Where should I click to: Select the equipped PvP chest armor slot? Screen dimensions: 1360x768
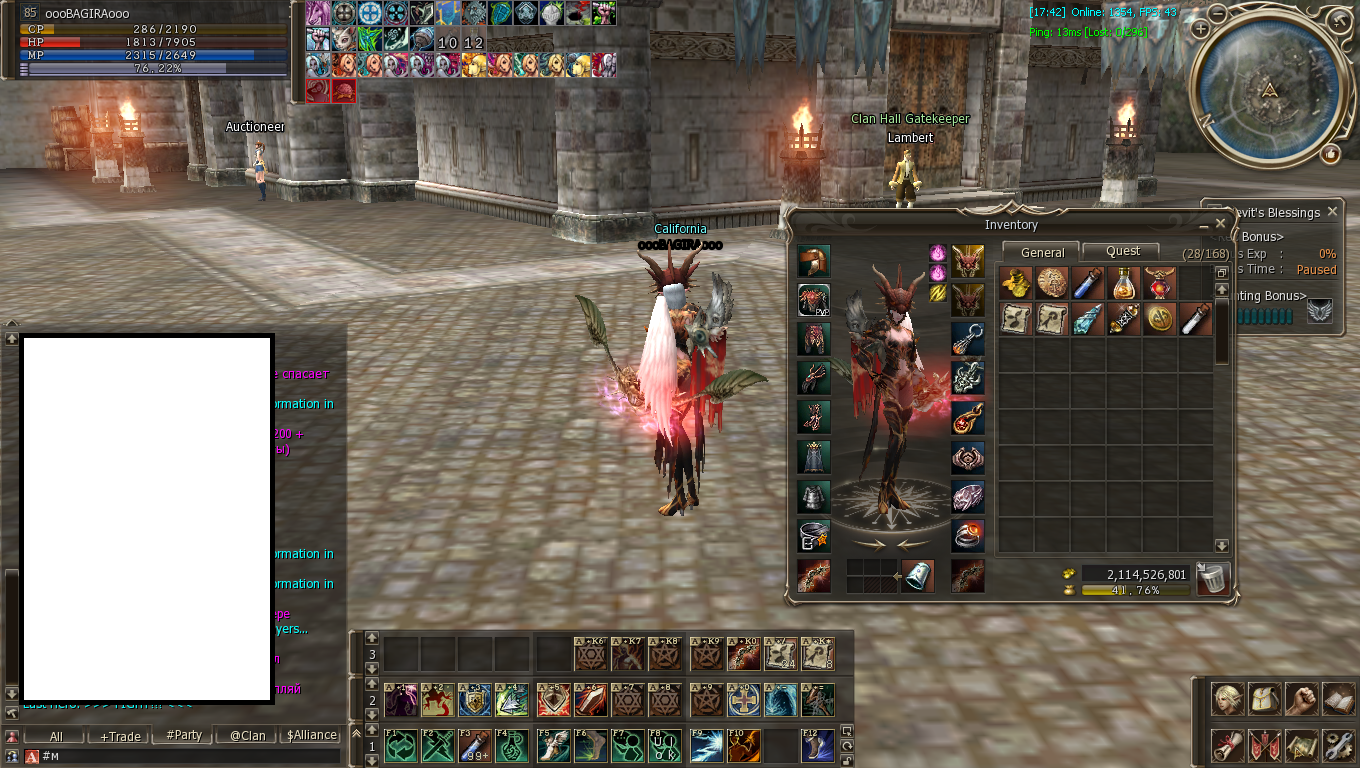tap(814, 300)
